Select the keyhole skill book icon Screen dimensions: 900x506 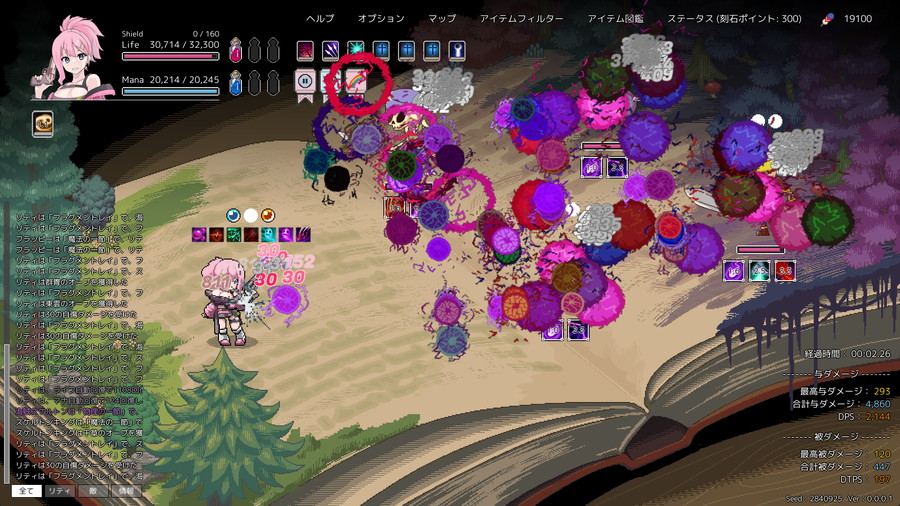tap(456, 50)
